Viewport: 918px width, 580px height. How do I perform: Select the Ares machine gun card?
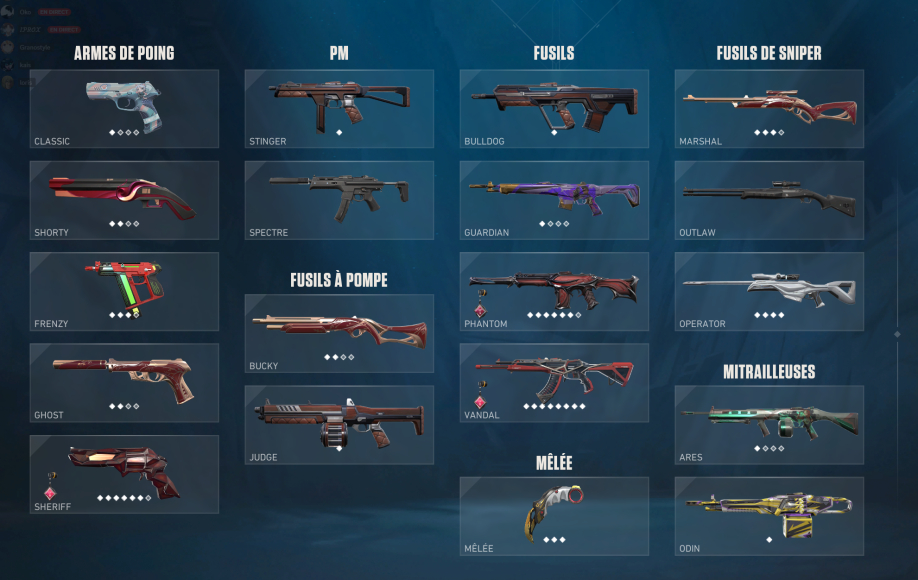coord(769,425)
